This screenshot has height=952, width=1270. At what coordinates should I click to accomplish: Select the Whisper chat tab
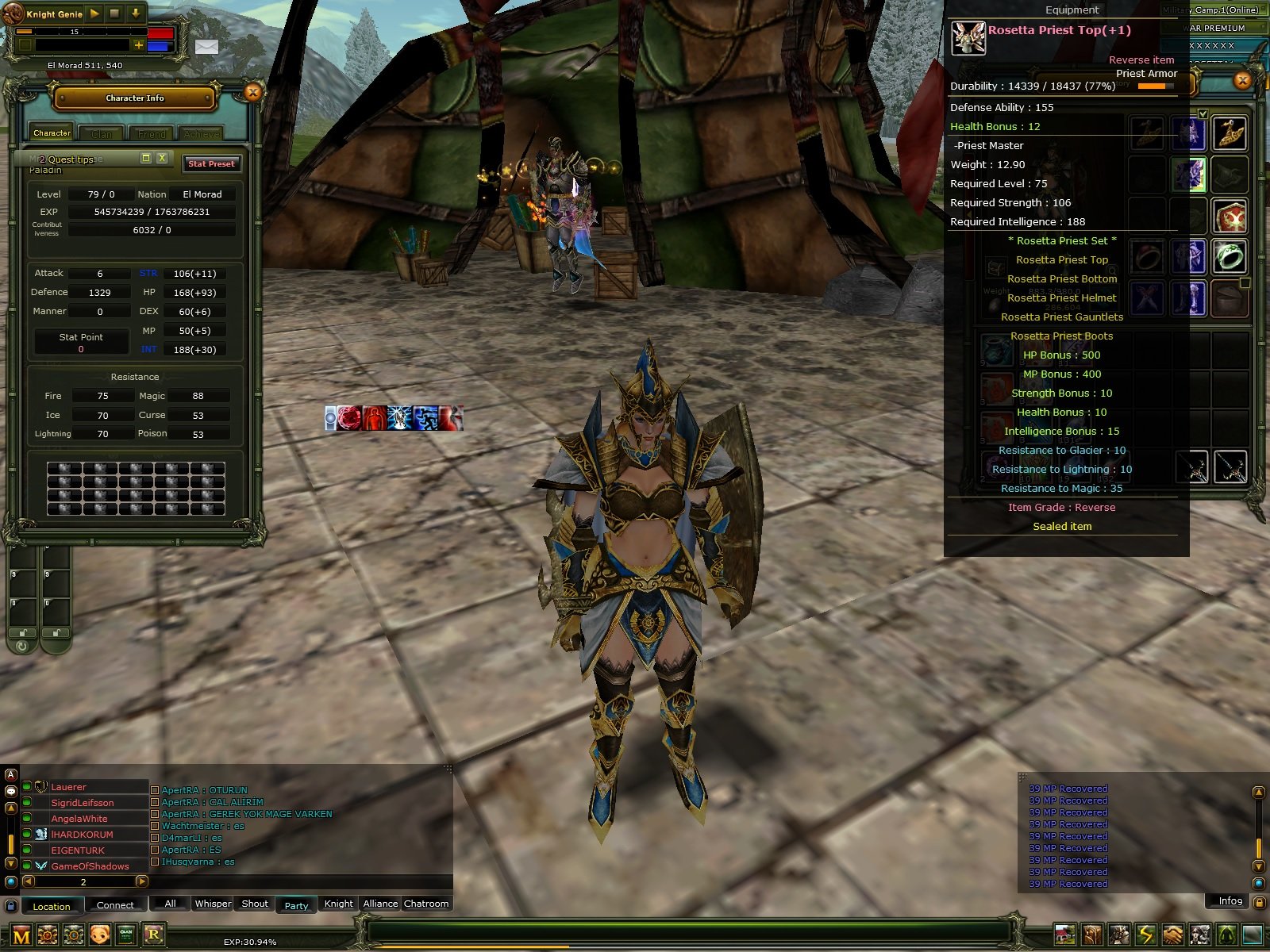pos(213,904)
